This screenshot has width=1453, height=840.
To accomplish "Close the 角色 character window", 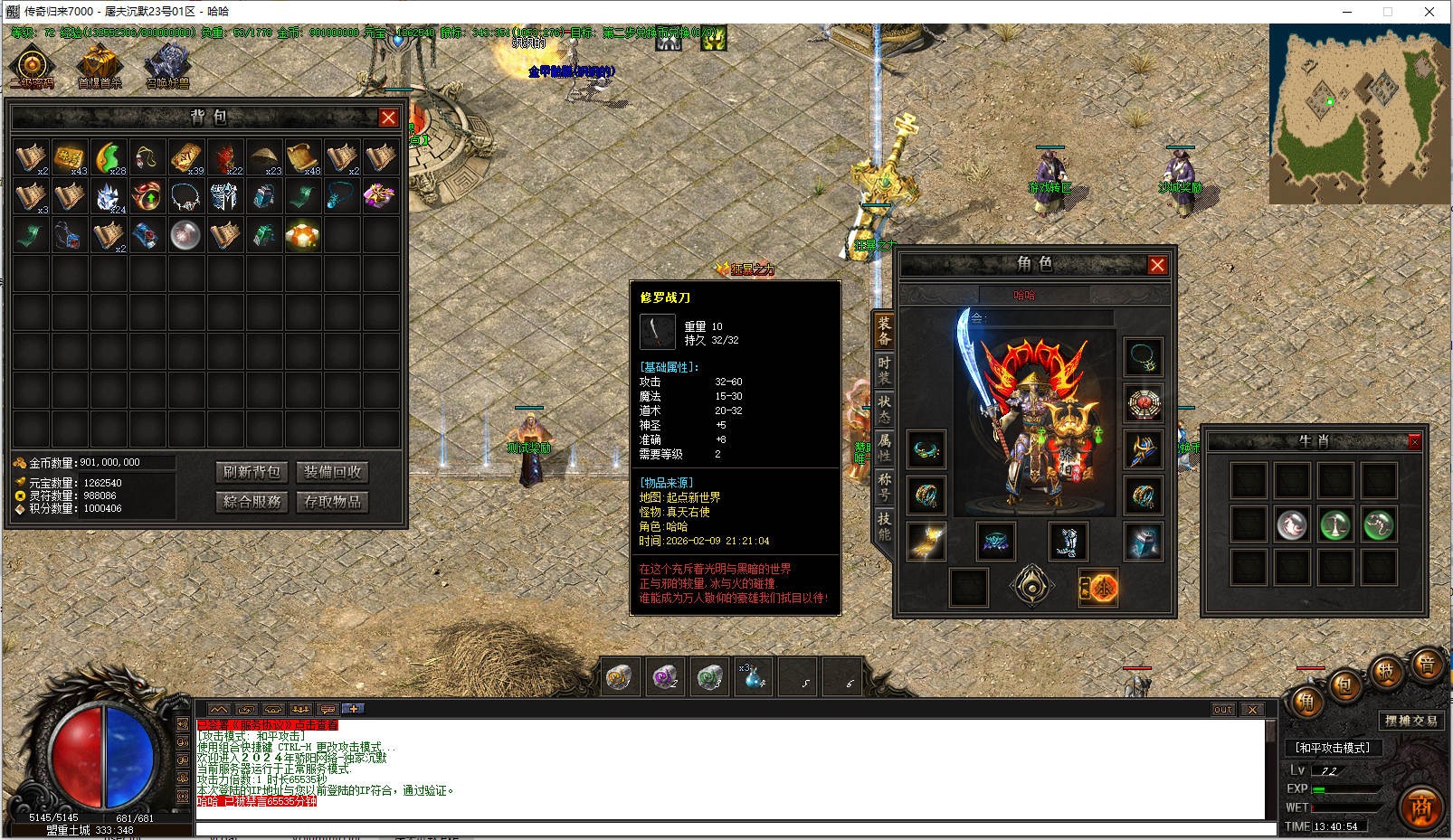I will (1157, 265).
